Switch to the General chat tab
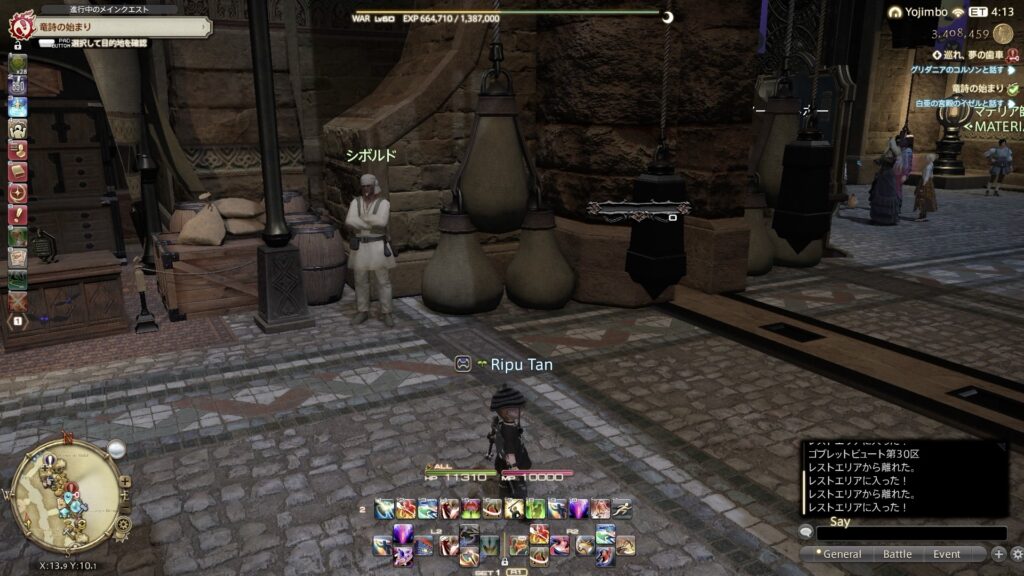The image size is (1024, 576). click(842, 554)
